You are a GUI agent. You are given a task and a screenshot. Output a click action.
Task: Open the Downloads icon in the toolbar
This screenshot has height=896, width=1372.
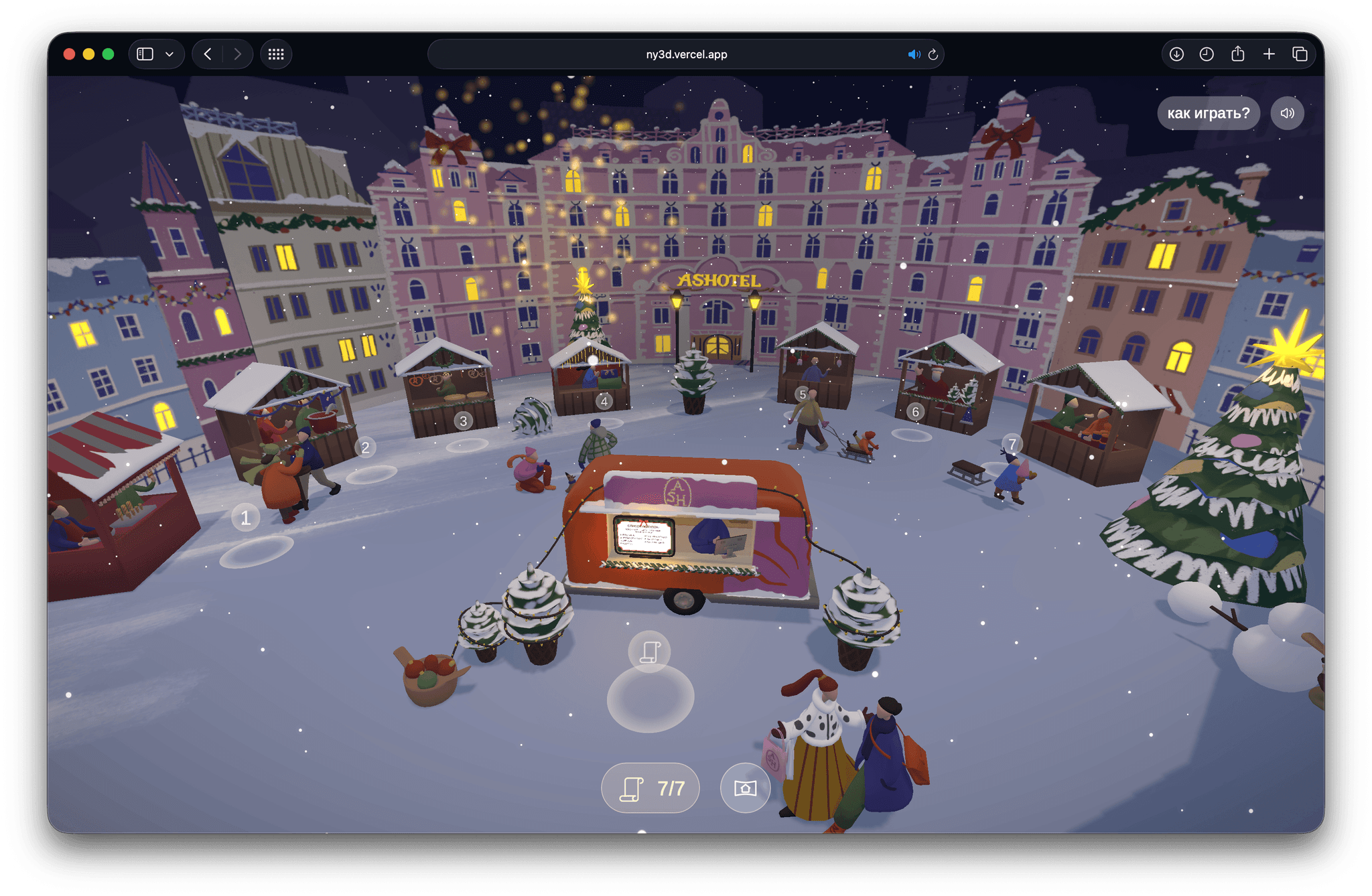pos(1176,54)
